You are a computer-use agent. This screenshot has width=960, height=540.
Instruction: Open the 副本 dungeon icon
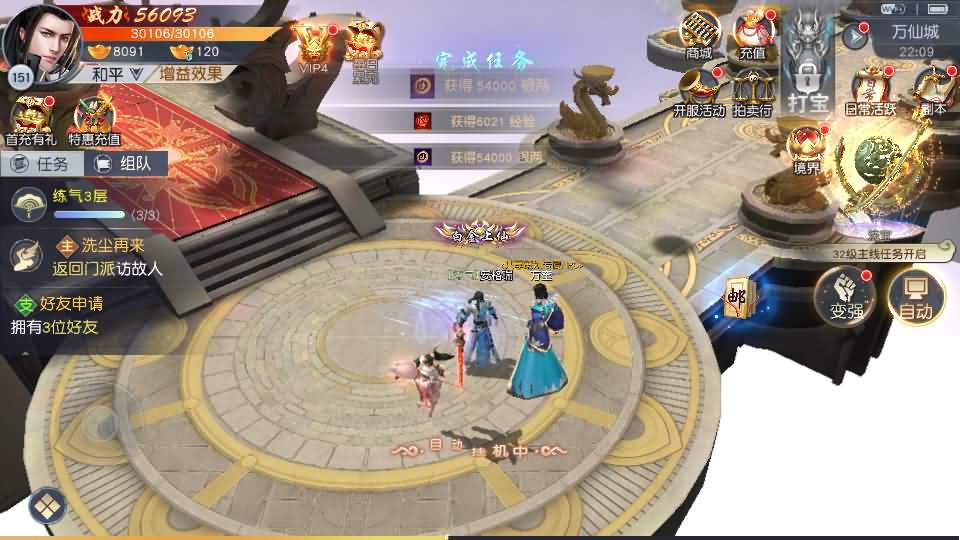click(x=932, y=92)
